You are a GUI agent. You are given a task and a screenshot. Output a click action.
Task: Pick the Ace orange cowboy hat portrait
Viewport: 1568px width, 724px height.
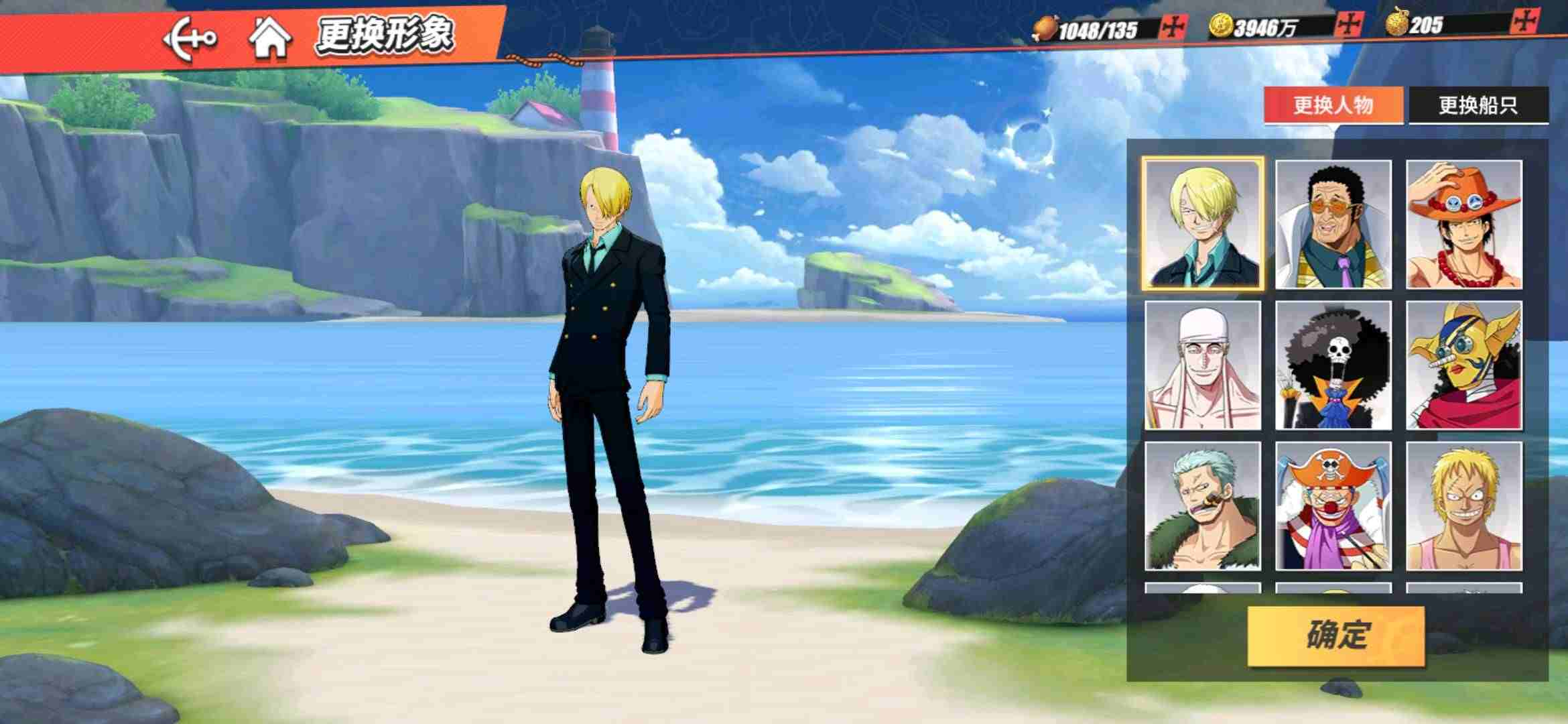coord(1464,225)
